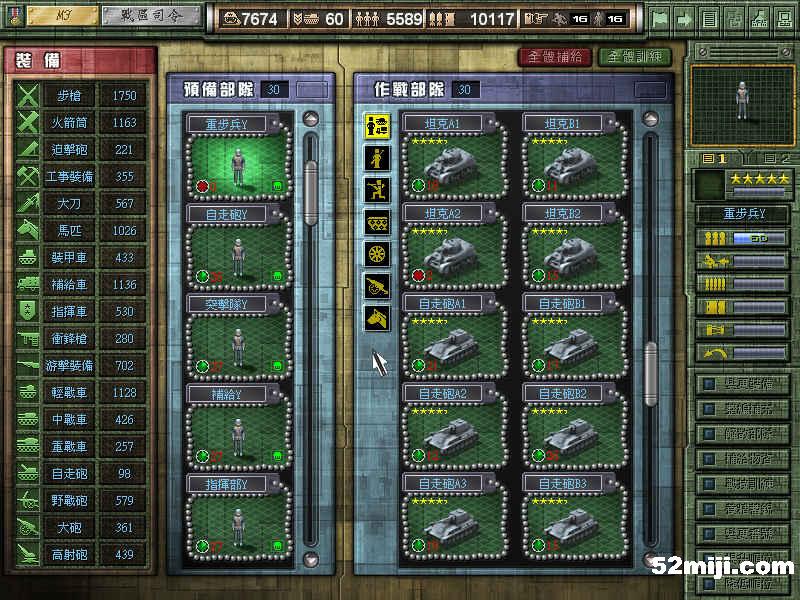
Task: Select the 重步兵Y reserve unit card
Action: click(238, 155)
